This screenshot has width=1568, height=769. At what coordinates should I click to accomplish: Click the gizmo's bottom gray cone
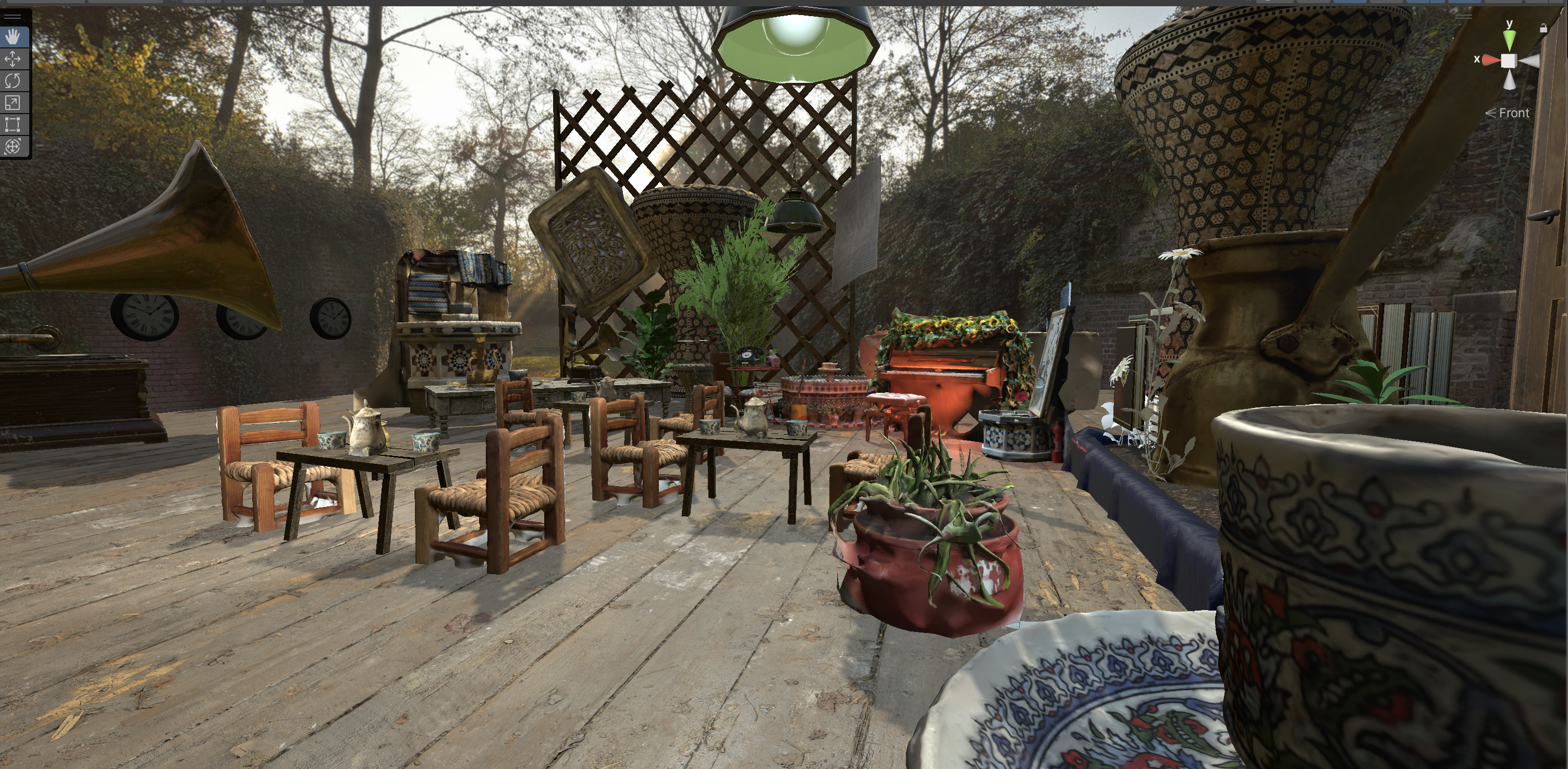pos(1510,80)
